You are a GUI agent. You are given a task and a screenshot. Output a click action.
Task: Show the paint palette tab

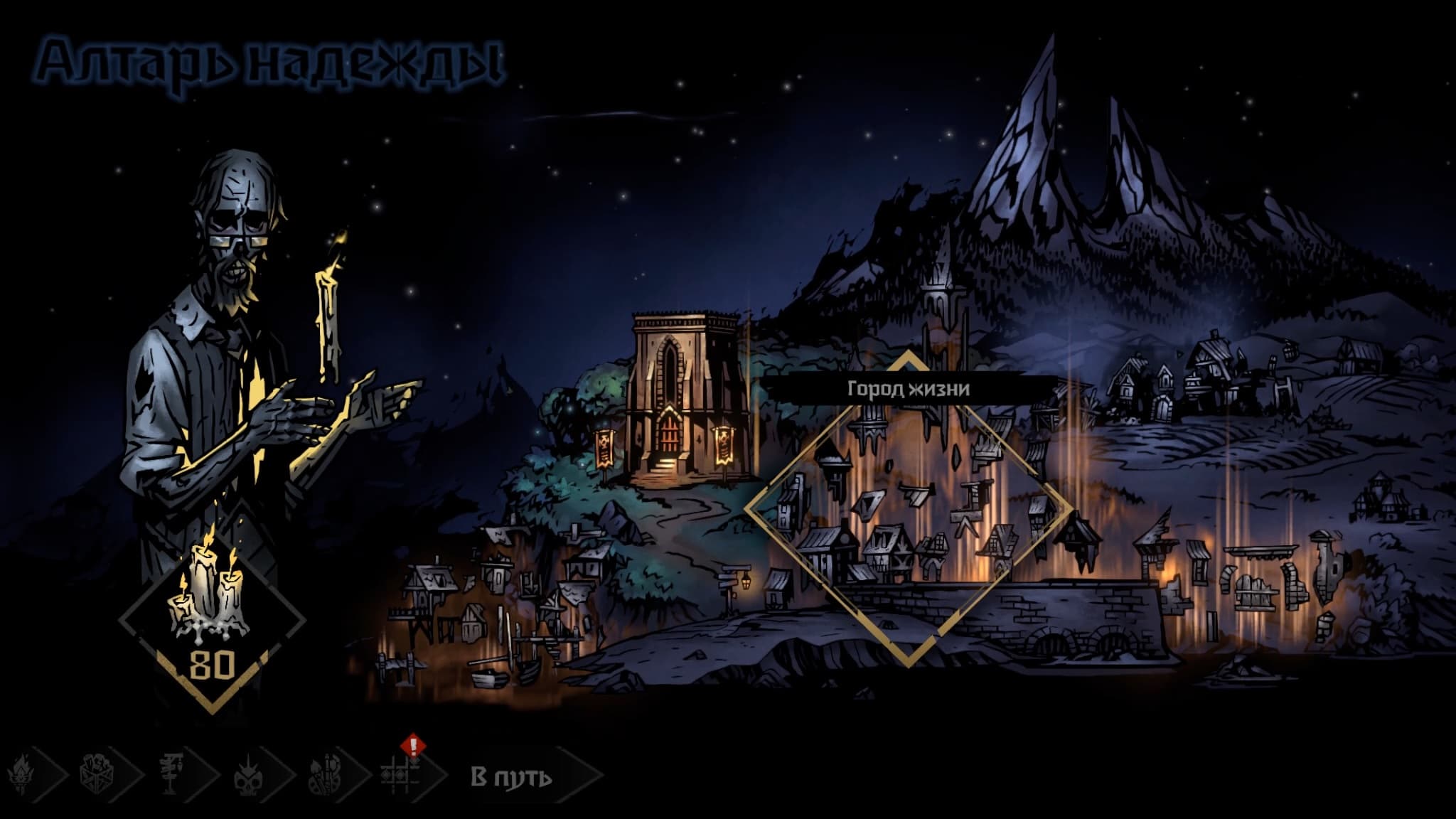325,773
